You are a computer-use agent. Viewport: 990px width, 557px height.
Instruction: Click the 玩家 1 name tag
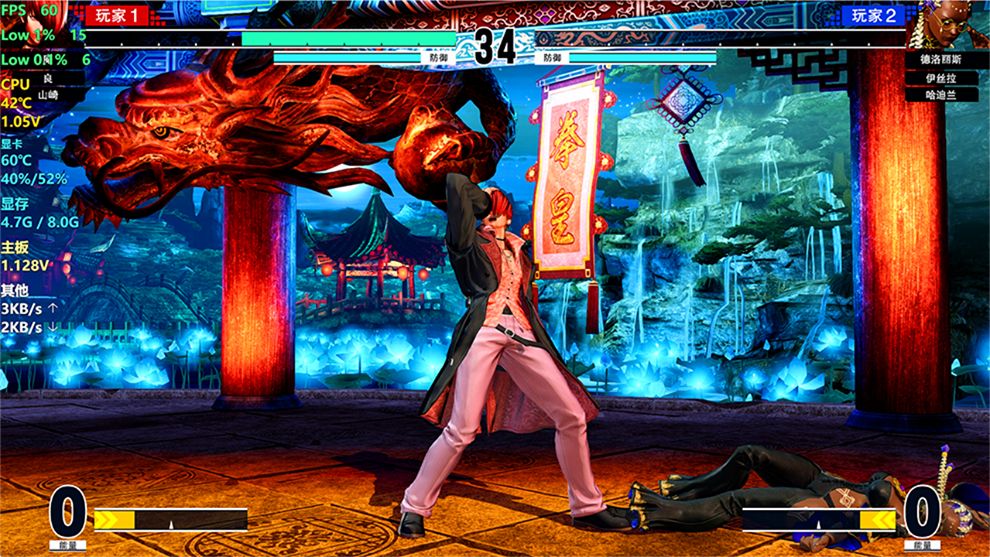(x=118, y=15)
